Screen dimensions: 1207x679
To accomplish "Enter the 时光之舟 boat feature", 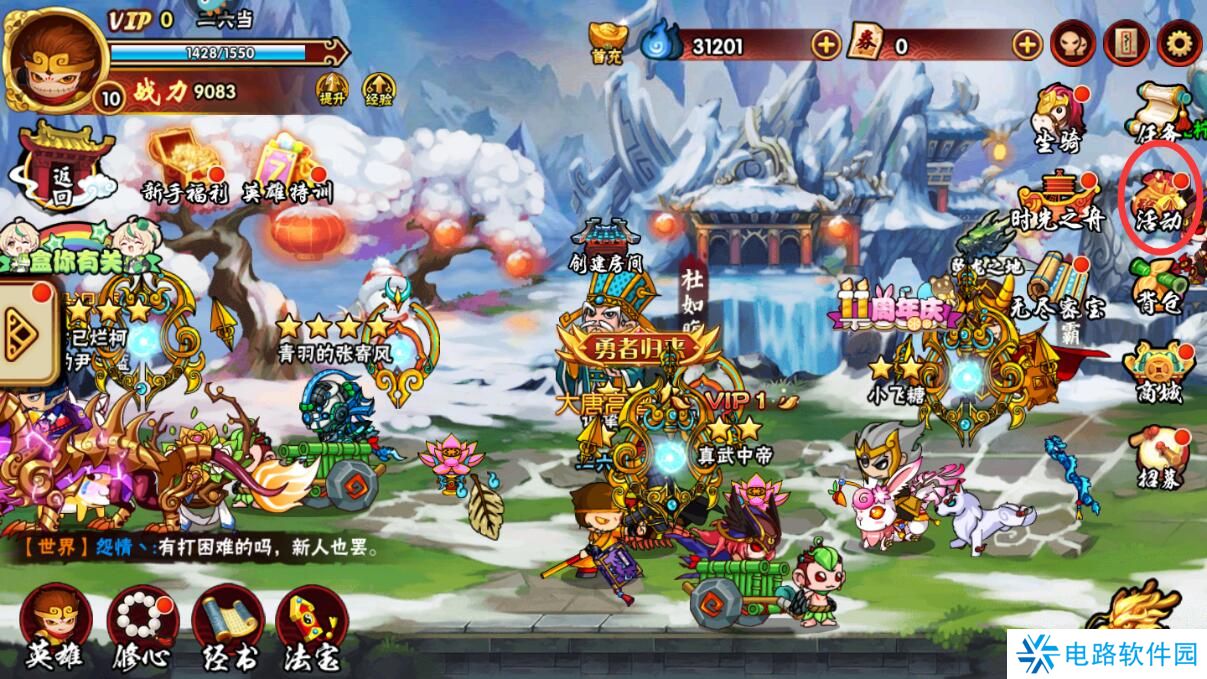I will [1058, 201].
